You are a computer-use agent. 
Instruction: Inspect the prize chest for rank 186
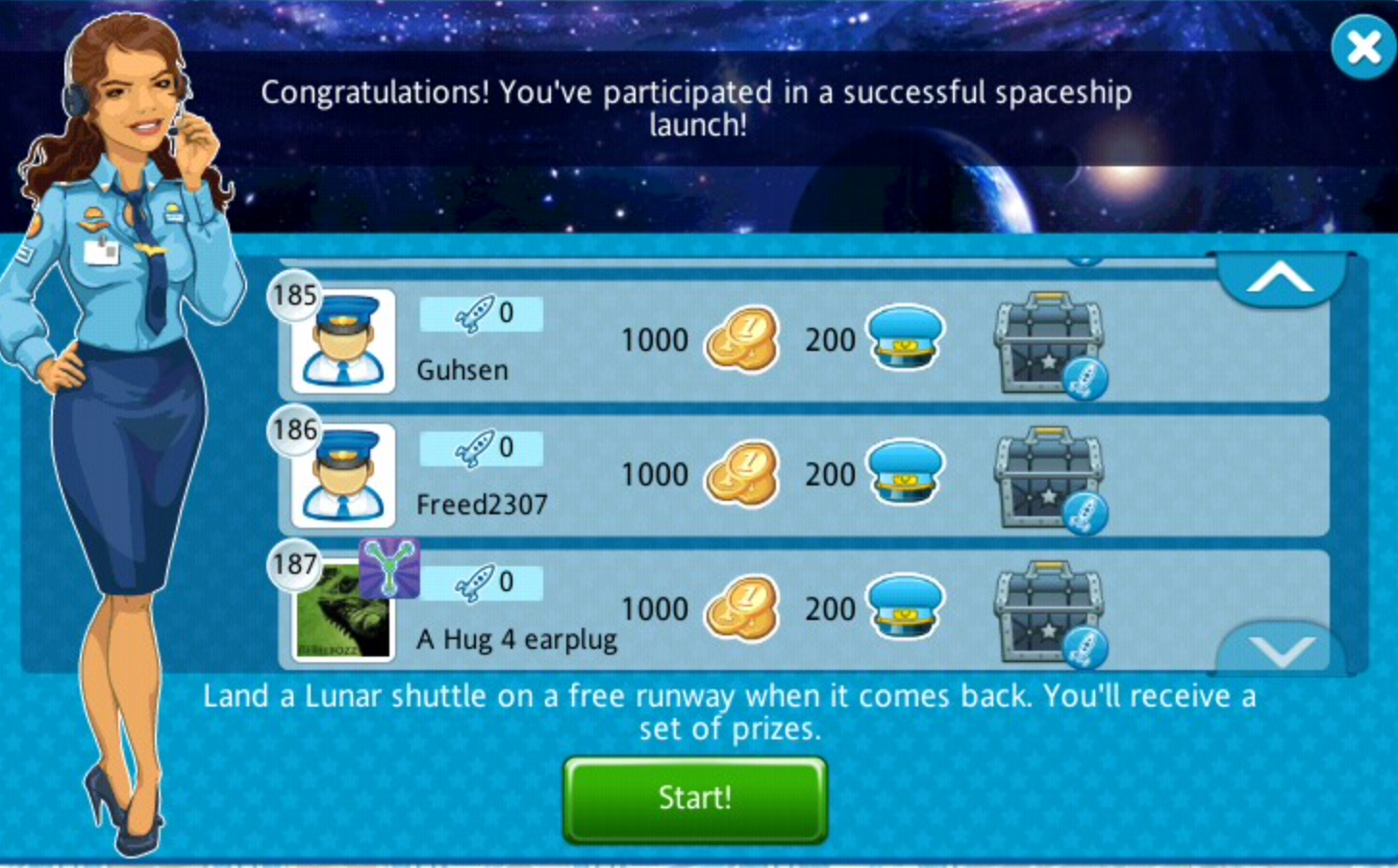1049,478
